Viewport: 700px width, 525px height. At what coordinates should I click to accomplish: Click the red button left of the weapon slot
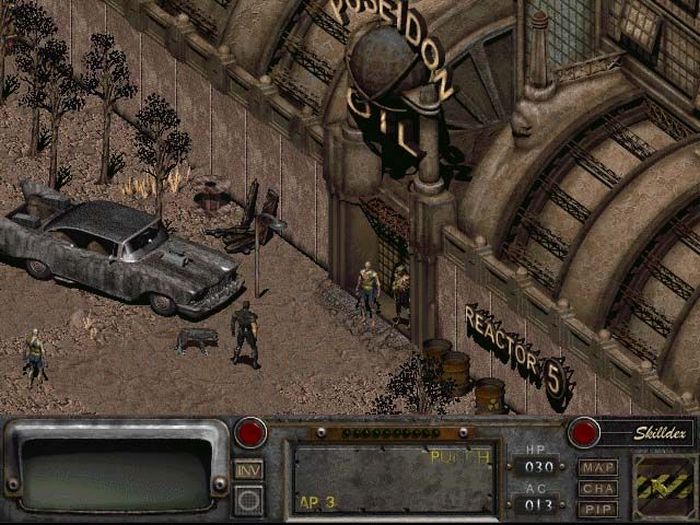(250, 433)
